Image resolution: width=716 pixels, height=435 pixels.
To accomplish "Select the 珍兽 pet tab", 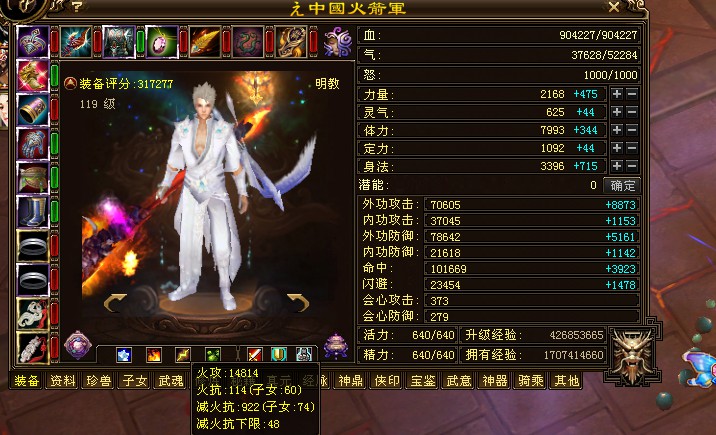I will 100,381.
